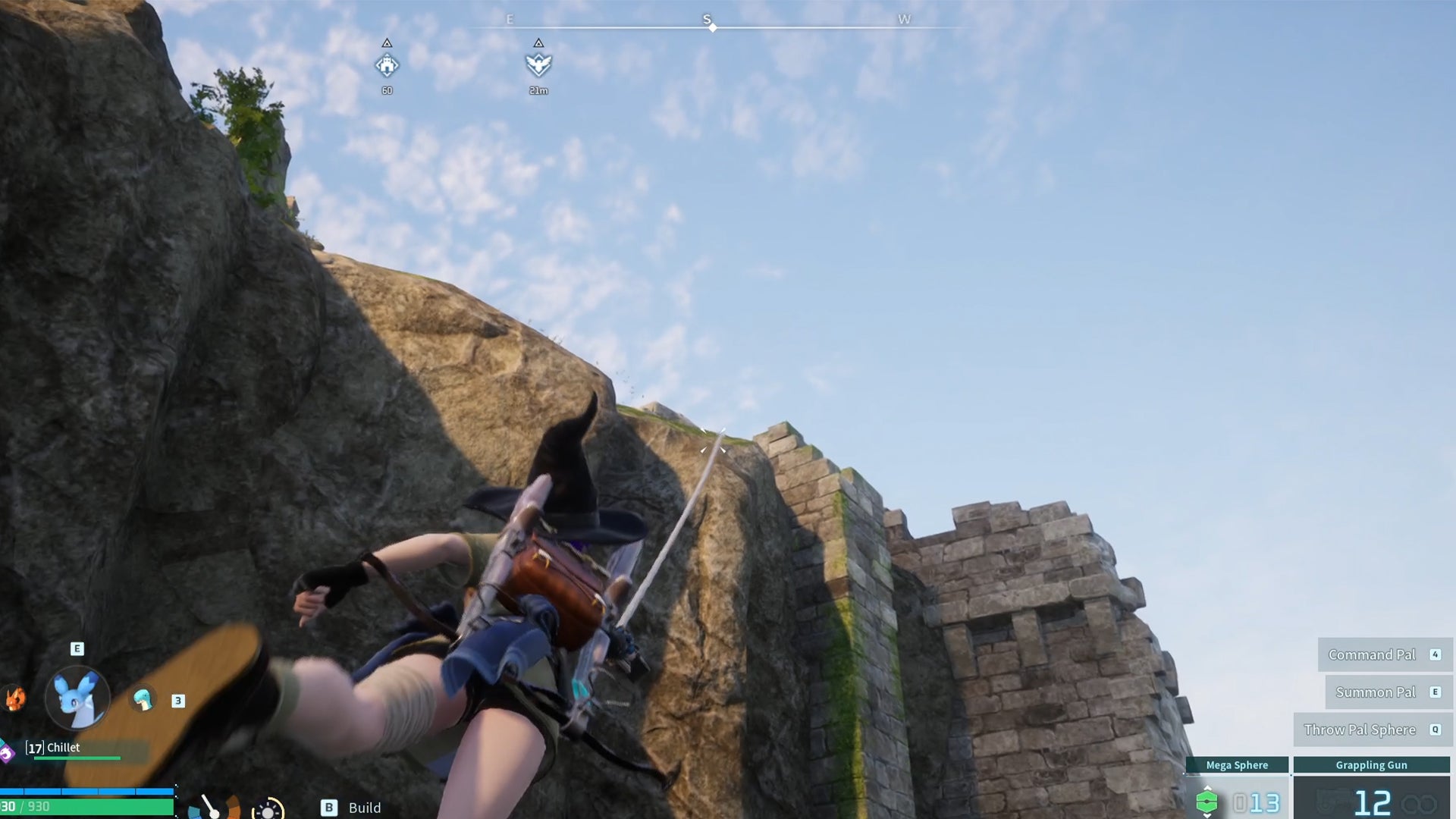This screenshot has width=1456, height=819.
Task: Click the E keybind badge near pal portrait
Action: coord(77,648)
